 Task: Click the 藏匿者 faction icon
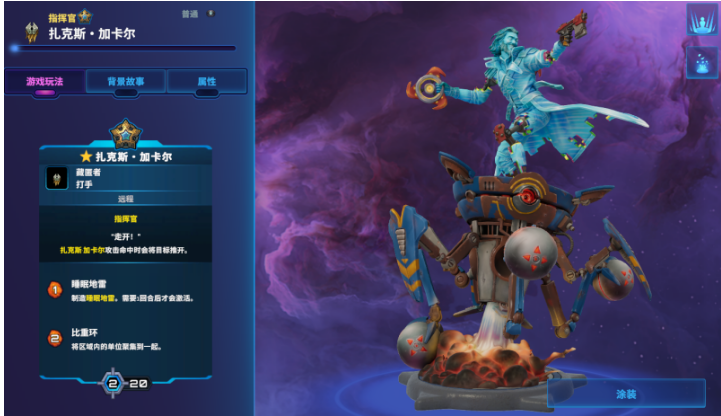coord(56,178)
